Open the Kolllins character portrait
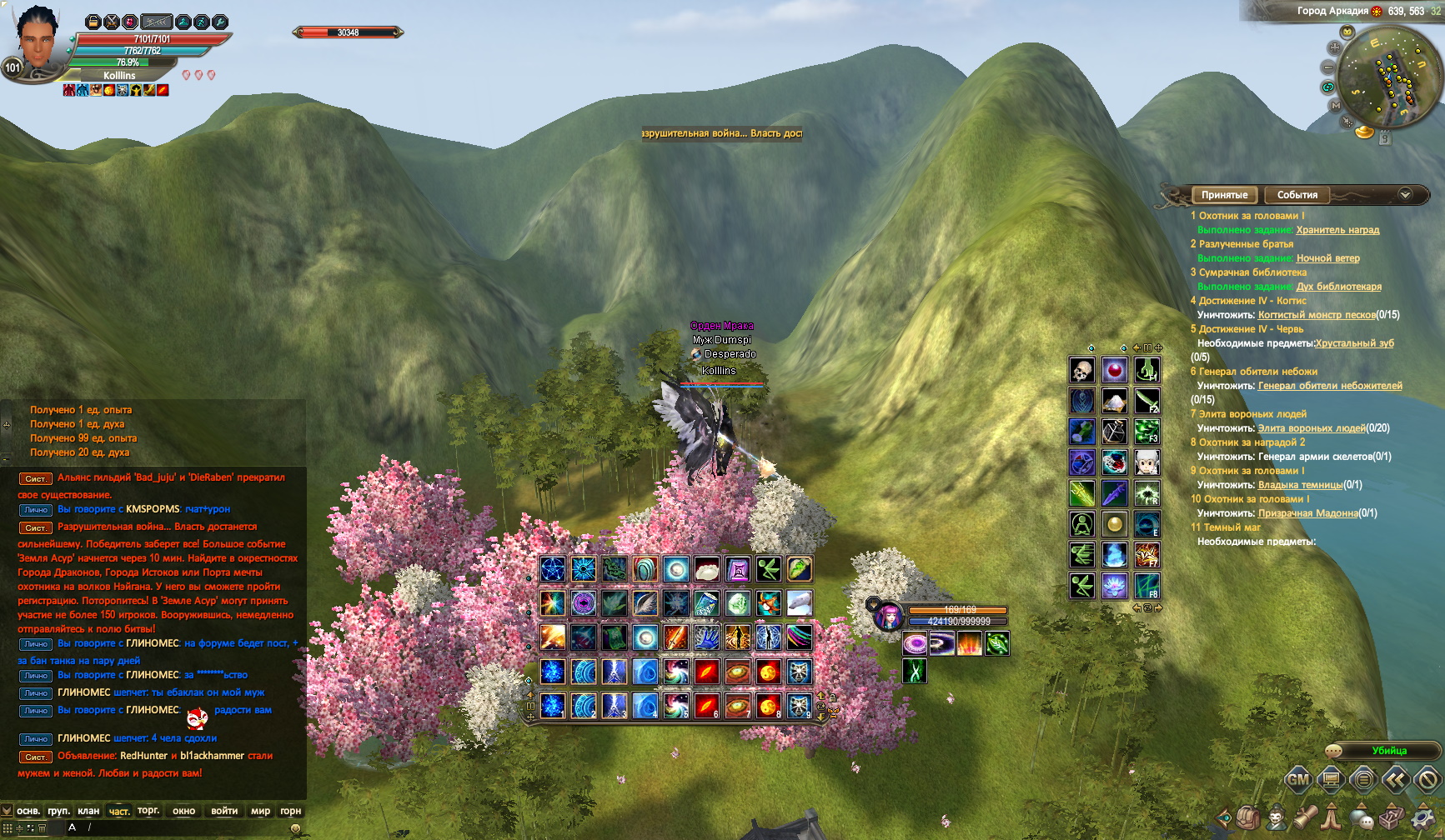This screenshot has width=1445, height=840. (38, 40)
